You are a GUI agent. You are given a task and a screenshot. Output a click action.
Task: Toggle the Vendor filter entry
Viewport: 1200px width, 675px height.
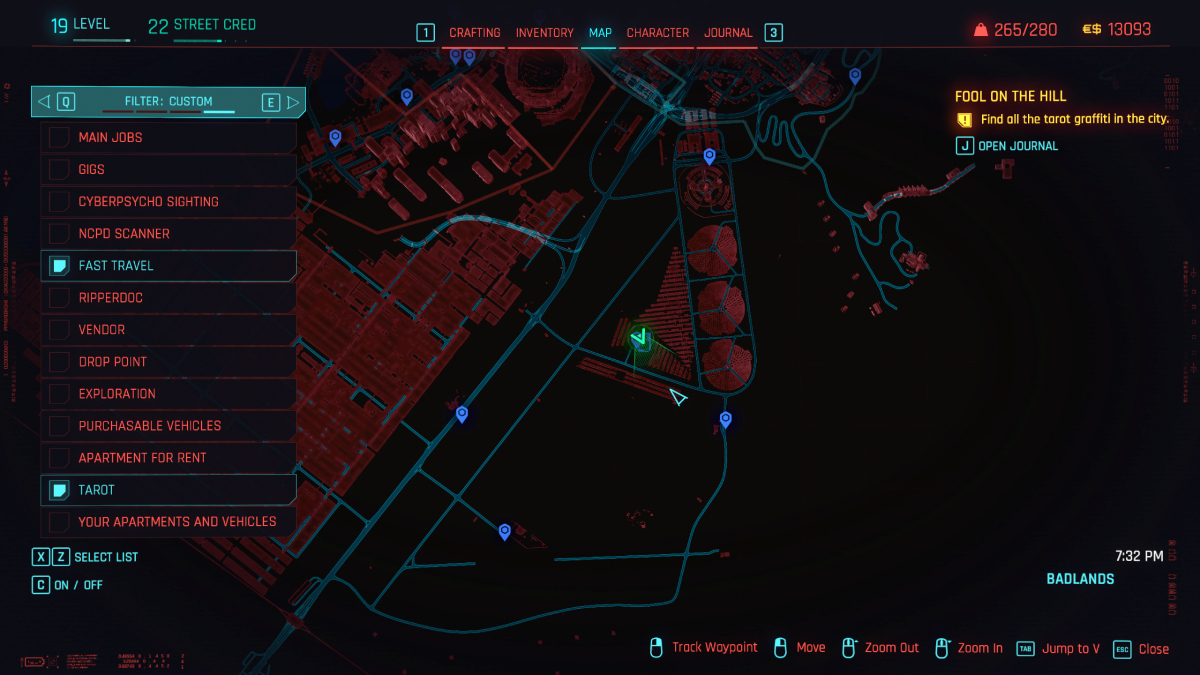click(x=168, y=329)
